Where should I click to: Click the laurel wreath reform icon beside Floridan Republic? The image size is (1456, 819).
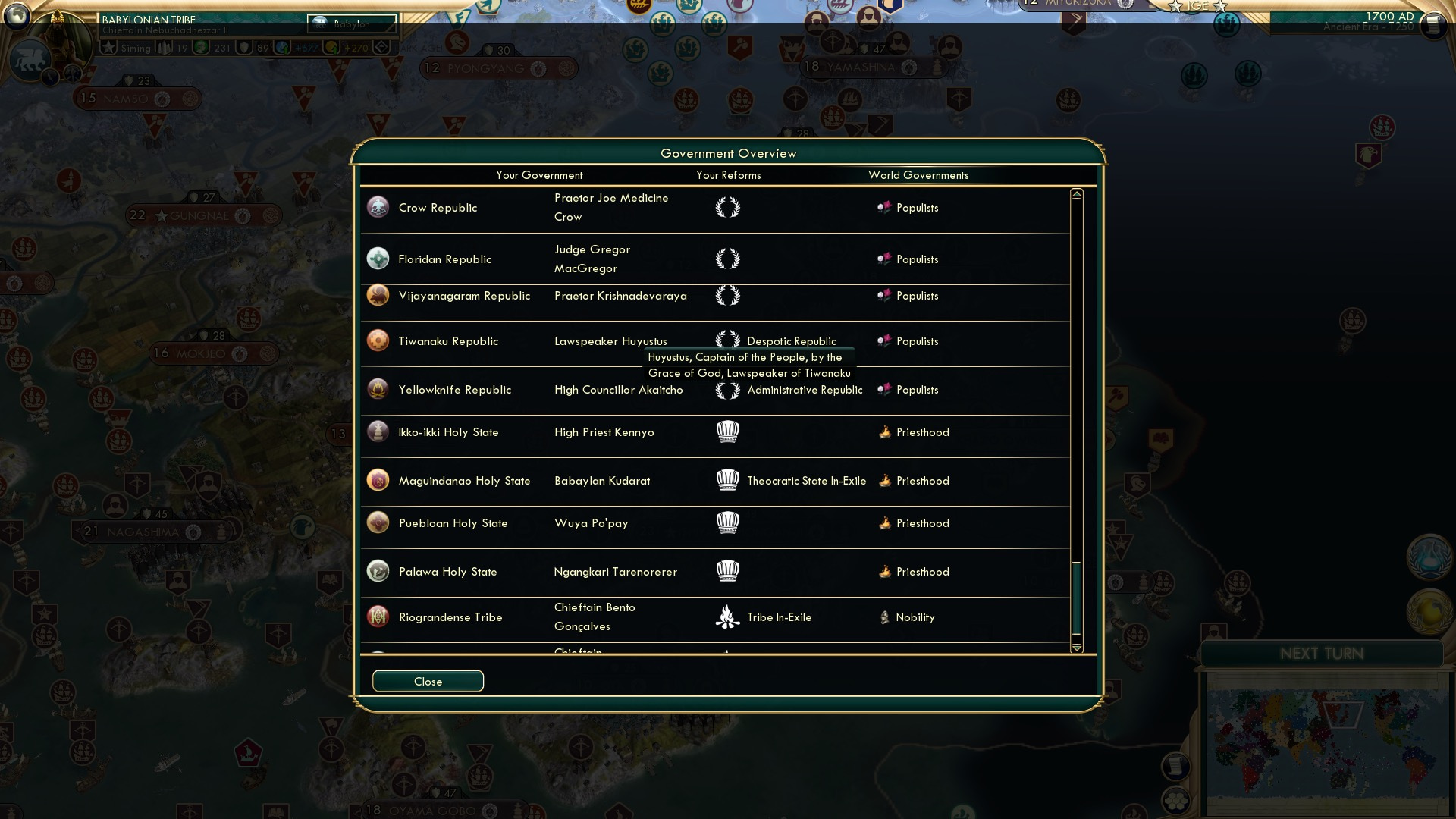tap(729, 259)
